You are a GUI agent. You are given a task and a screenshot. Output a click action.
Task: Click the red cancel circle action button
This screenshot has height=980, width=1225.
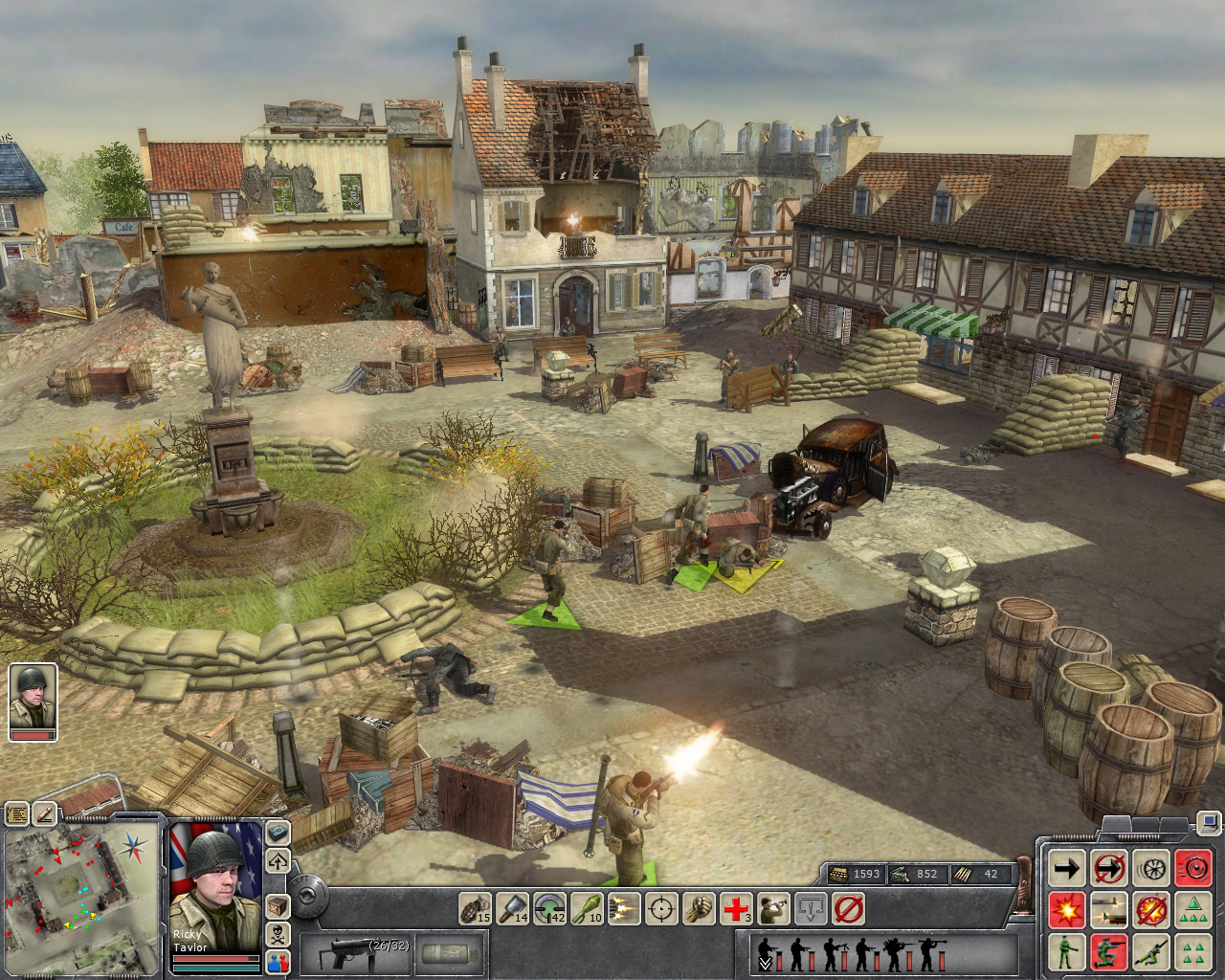click(848, 907)
